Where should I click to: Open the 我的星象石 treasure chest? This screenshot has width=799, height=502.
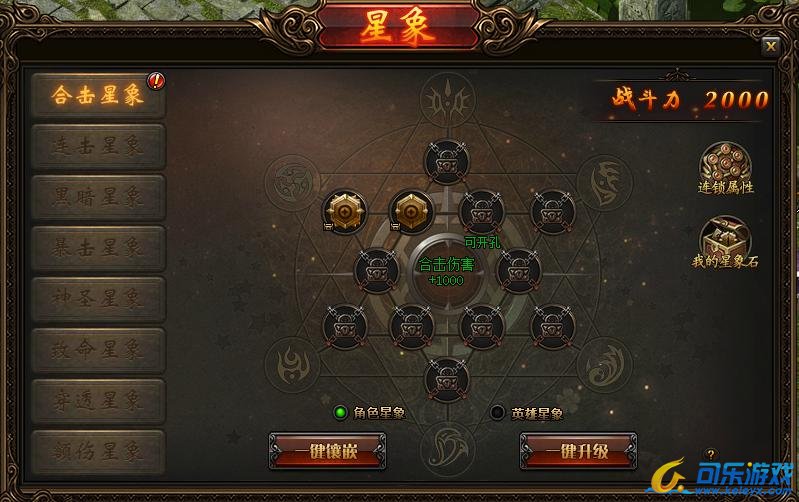[725, 238]
